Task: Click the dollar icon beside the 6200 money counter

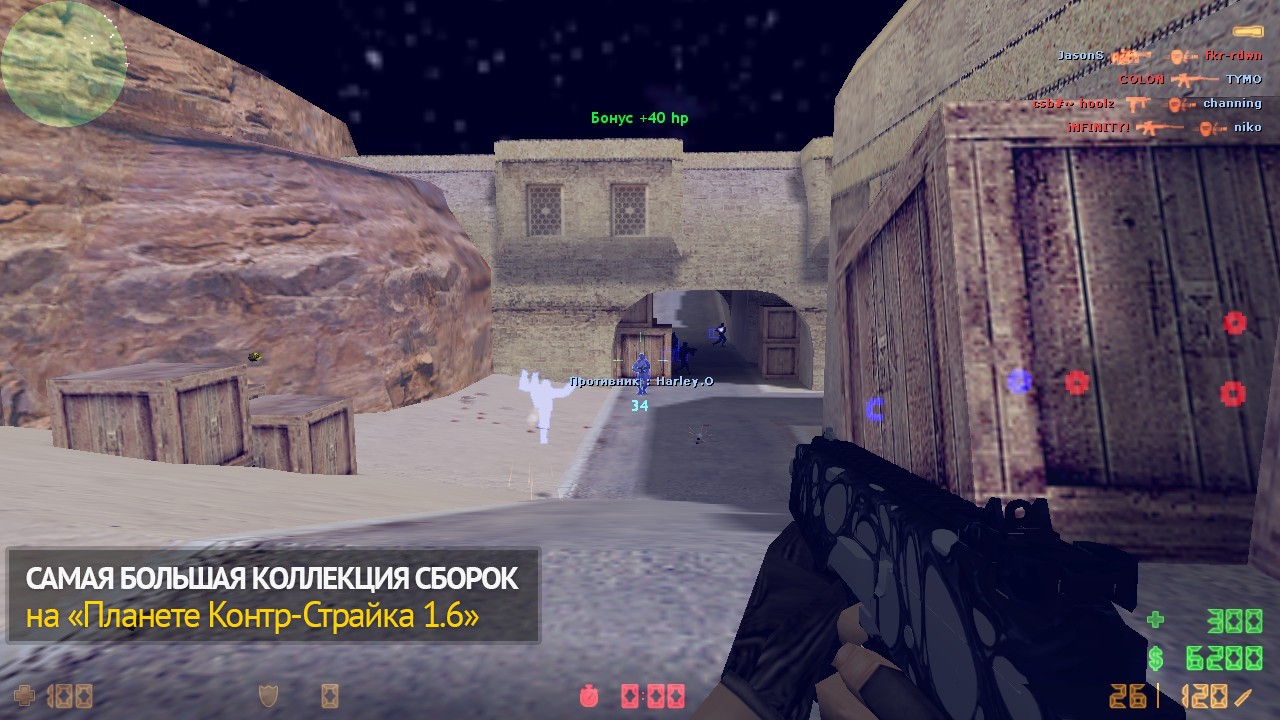Action: [x=1158, y=657]
